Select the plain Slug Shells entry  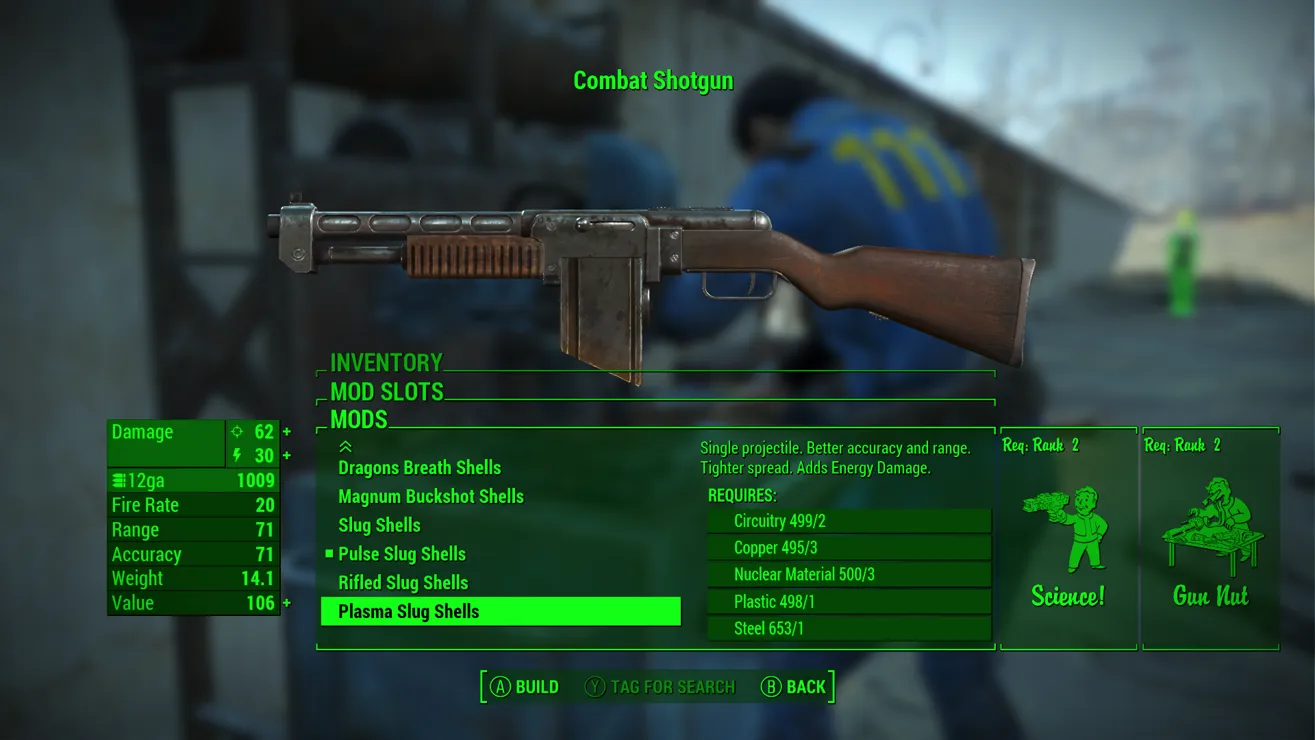click(379, 525)
